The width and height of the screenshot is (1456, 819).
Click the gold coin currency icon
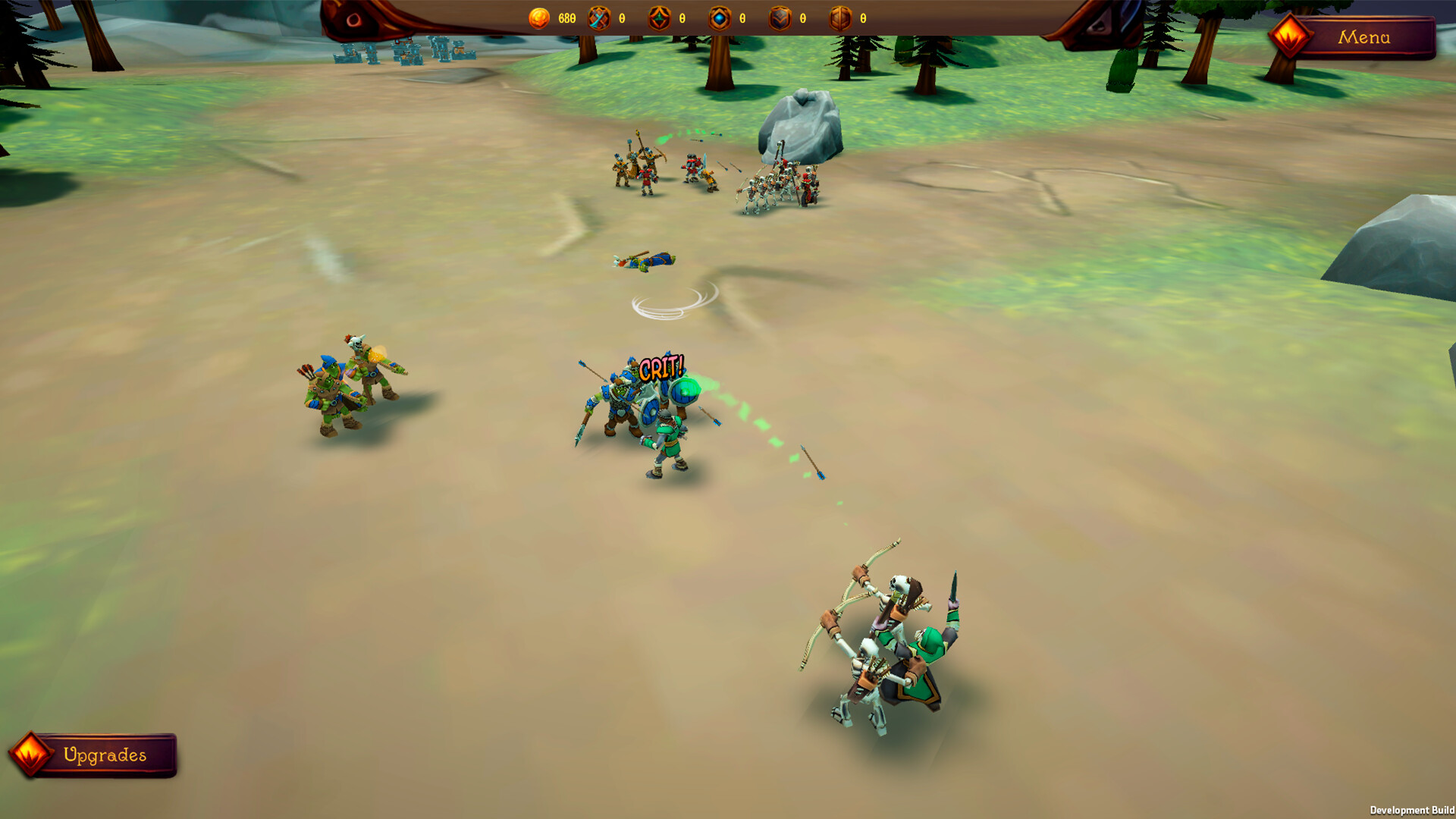pos(538,19)
